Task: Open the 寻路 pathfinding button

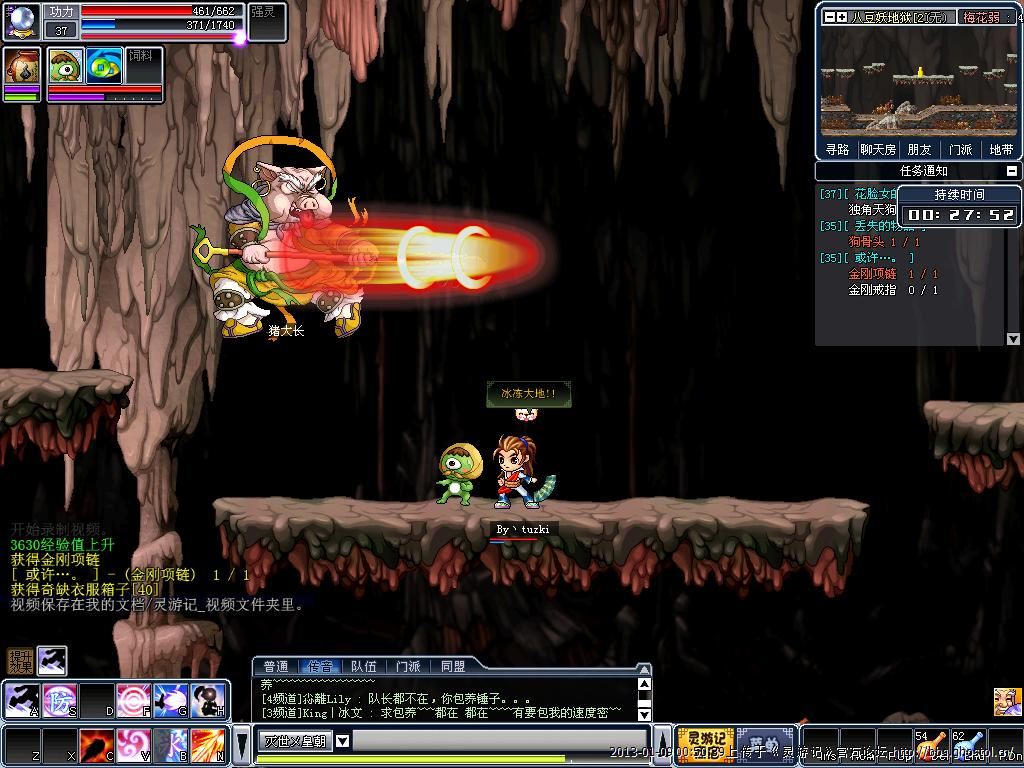Action: tap(837, 150)
